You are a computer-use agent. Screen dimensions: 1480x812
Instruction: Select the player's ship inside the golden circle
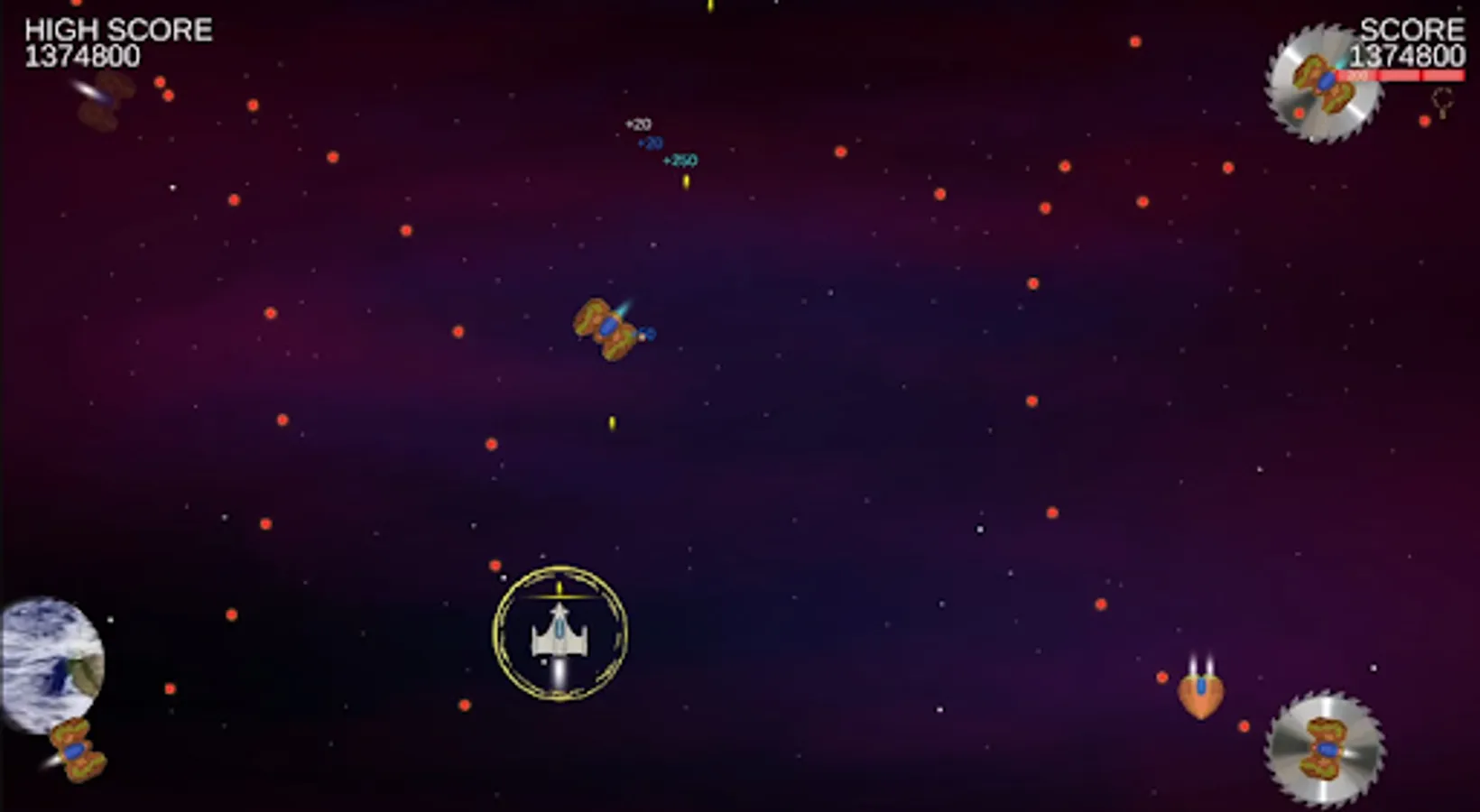[558, 634]
